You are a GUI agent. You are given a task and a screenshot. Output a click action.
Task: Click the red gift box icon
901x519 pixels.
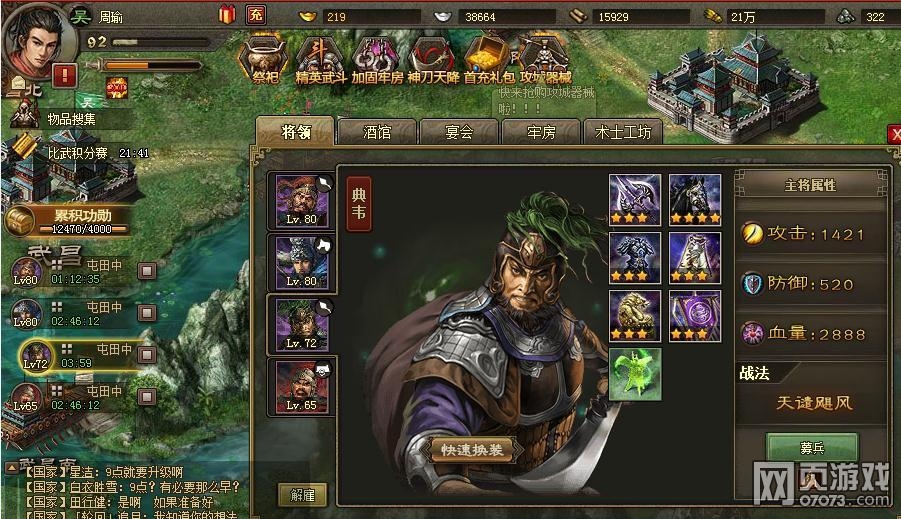pos(226,14)
